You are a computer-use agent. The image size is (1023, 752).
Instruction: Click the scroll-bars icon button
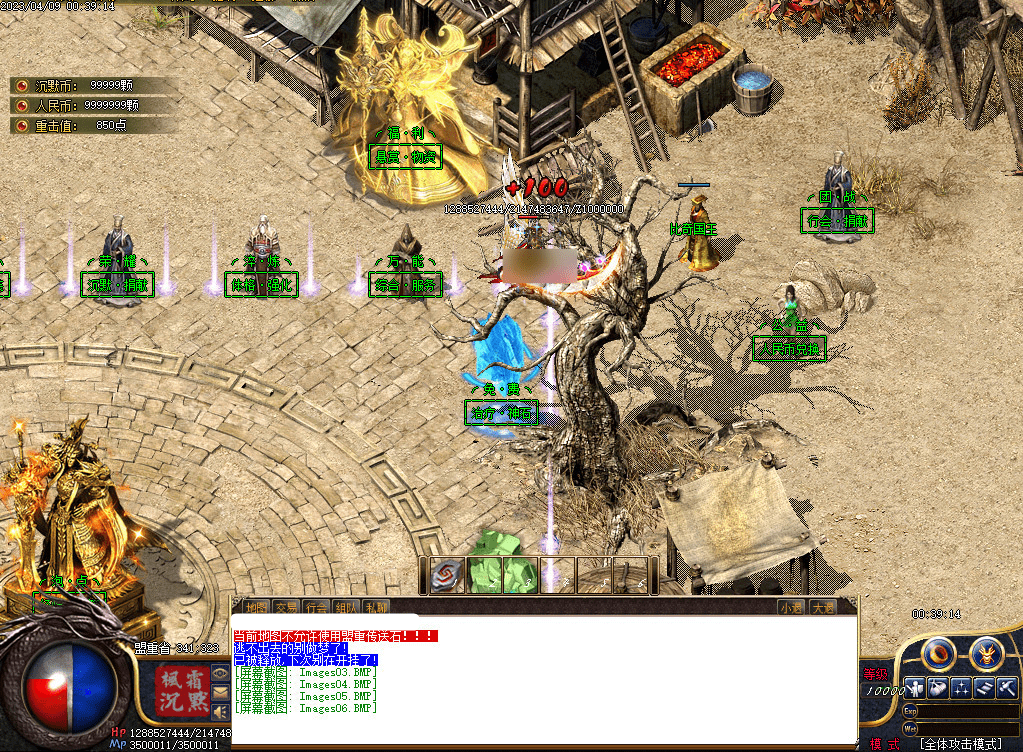tap(984, 688)
